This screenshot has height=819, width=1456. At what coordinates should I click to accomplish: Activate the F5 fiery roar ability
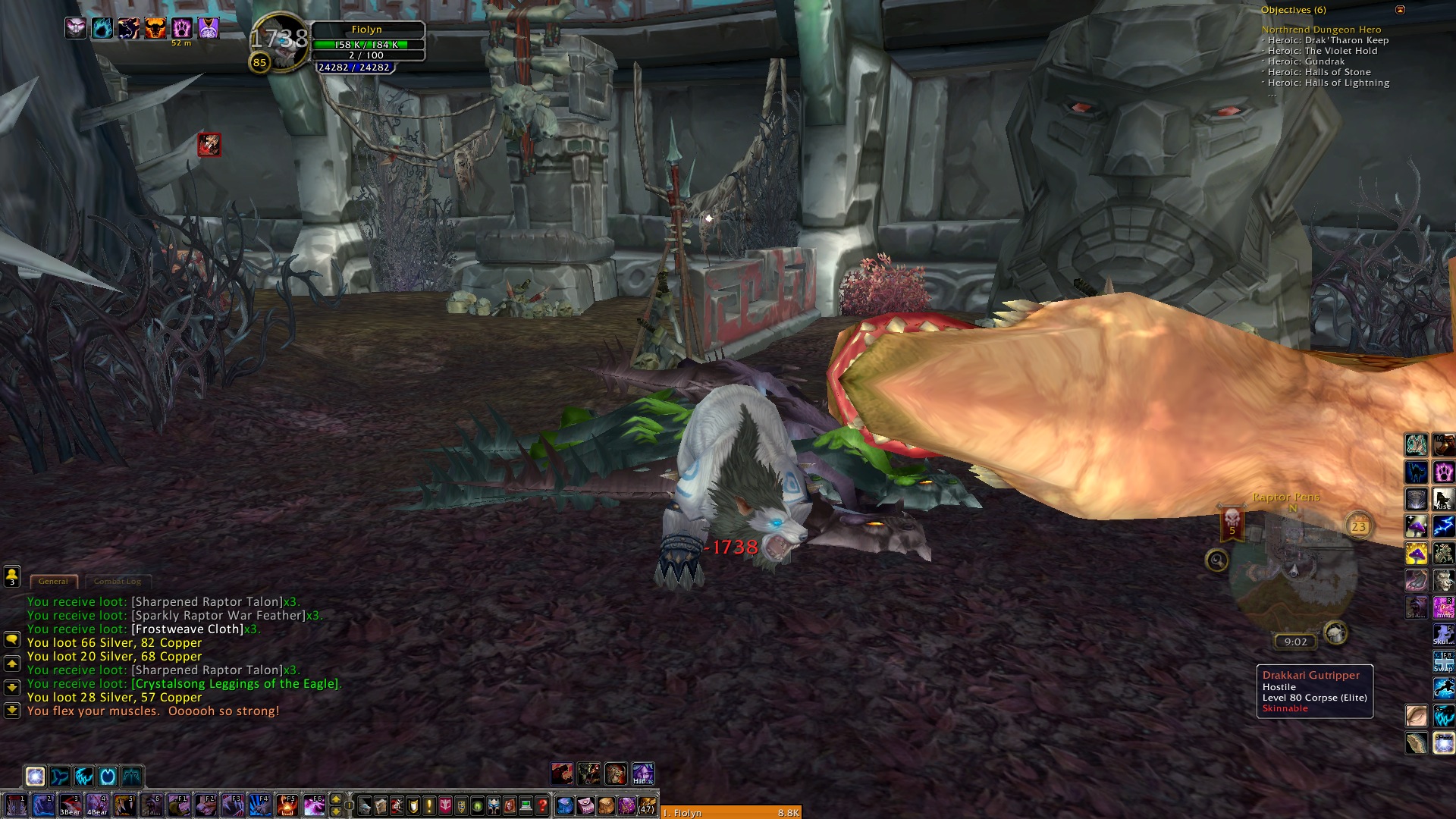coord(287,805)
